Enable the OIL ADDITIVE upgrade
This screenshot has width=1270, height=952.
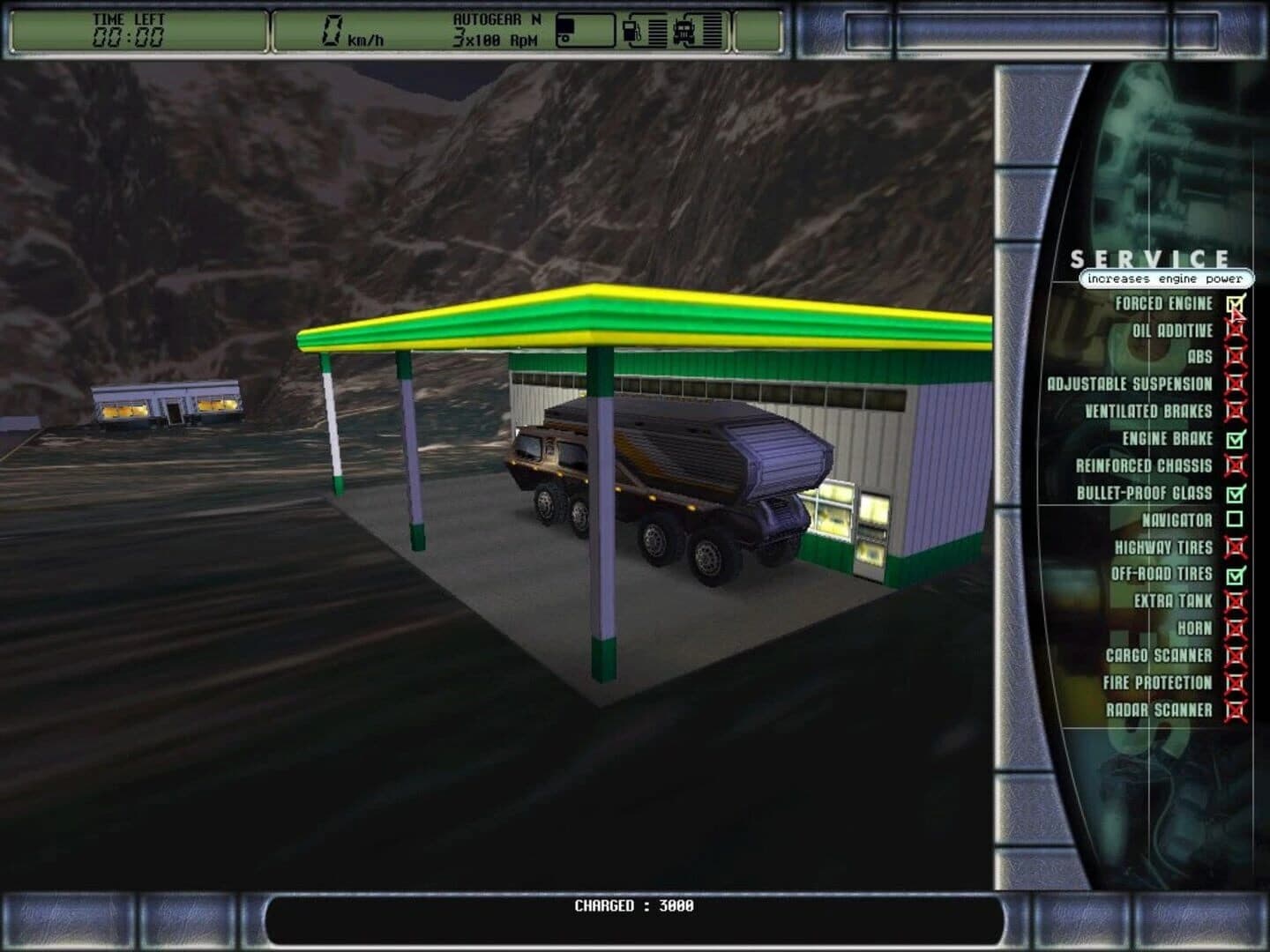pyautogui.click(x=1234, y=331)
